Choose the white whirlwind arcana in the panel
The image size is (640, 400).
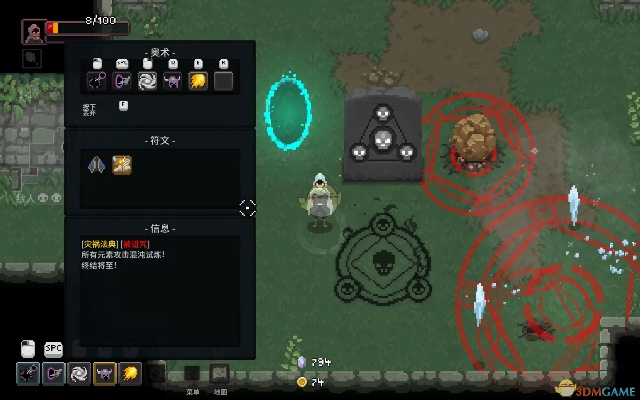[148, 81]
